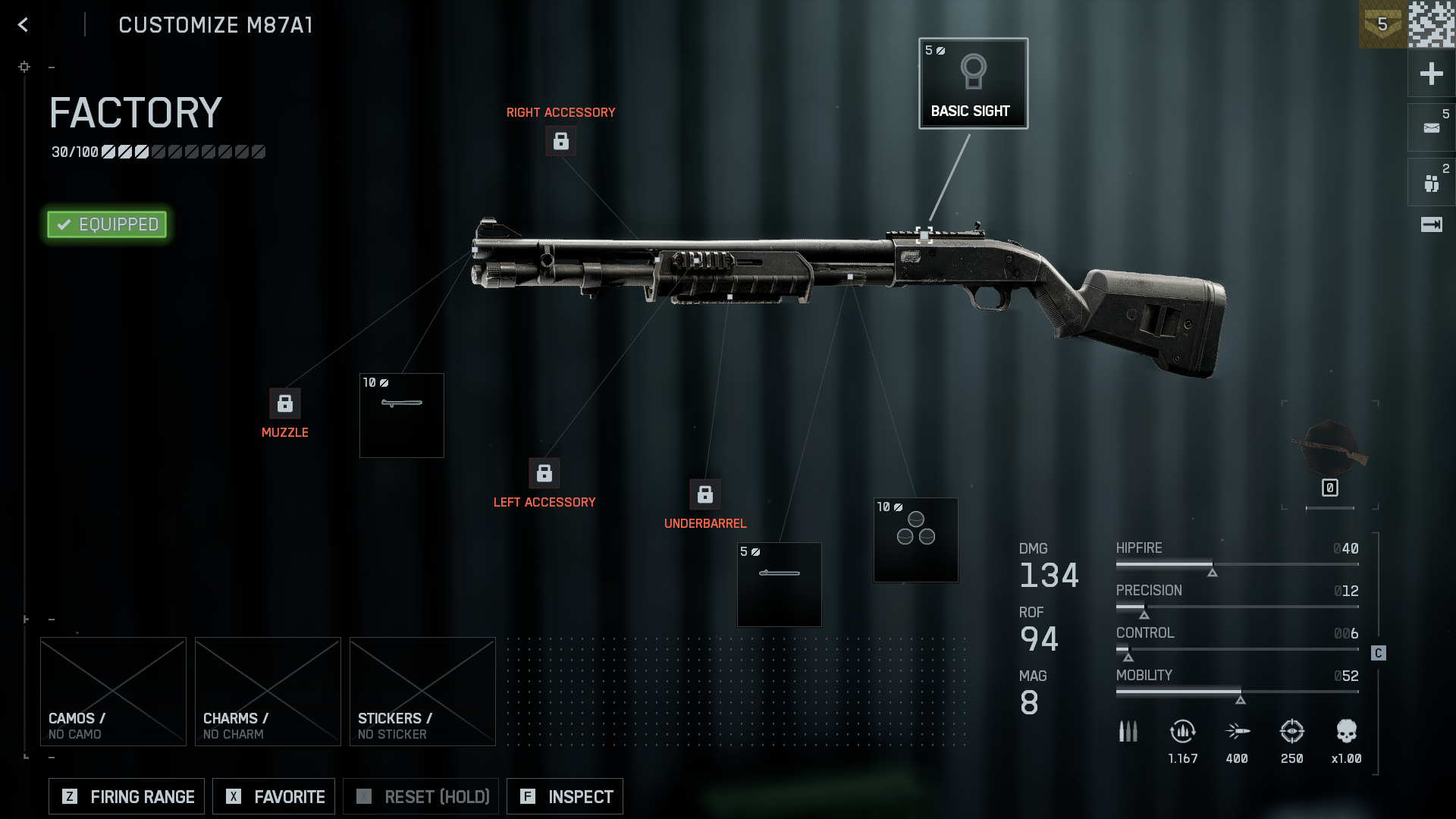Viewport: 1456px width, 819px height.
Task: Open the Charms customization tile
Action: click(x=268, y=692)
